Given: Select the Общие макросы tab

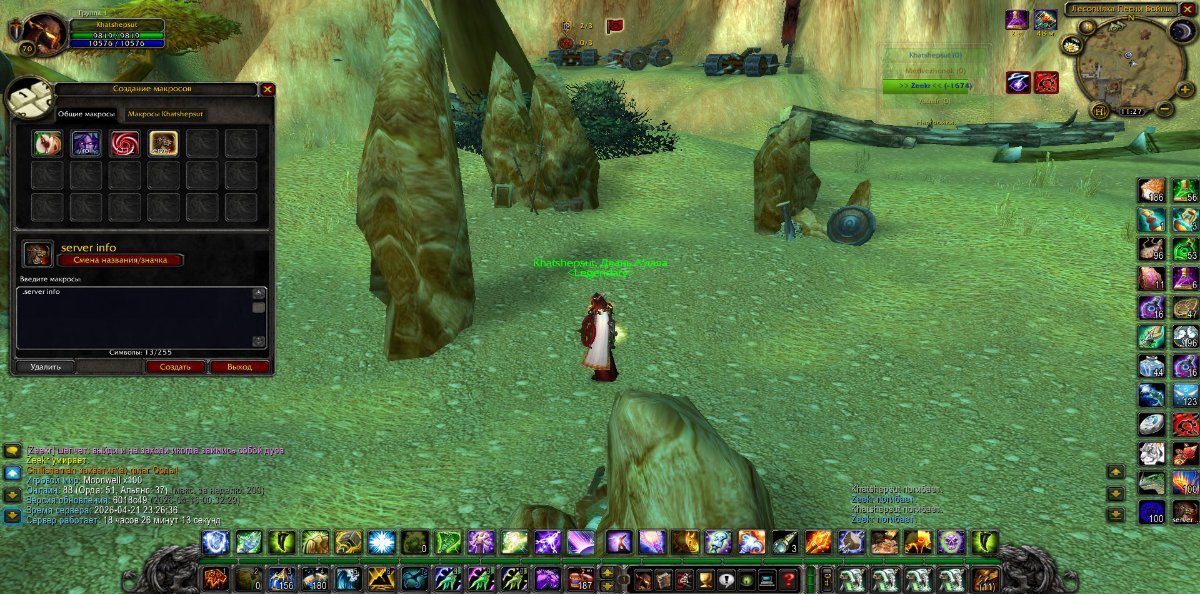Looking at the screenshot, I should 84,114.
